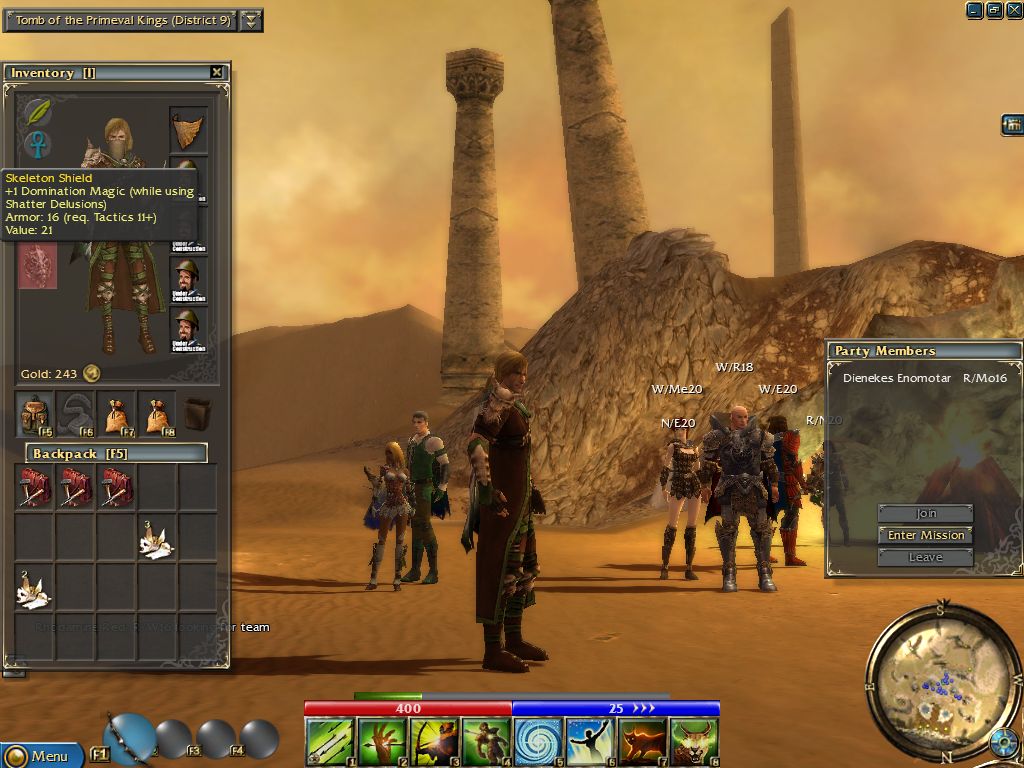Close the Inventory window
Screen dimensions: 1024x768
pyautogui.click(x=217, y=72)
